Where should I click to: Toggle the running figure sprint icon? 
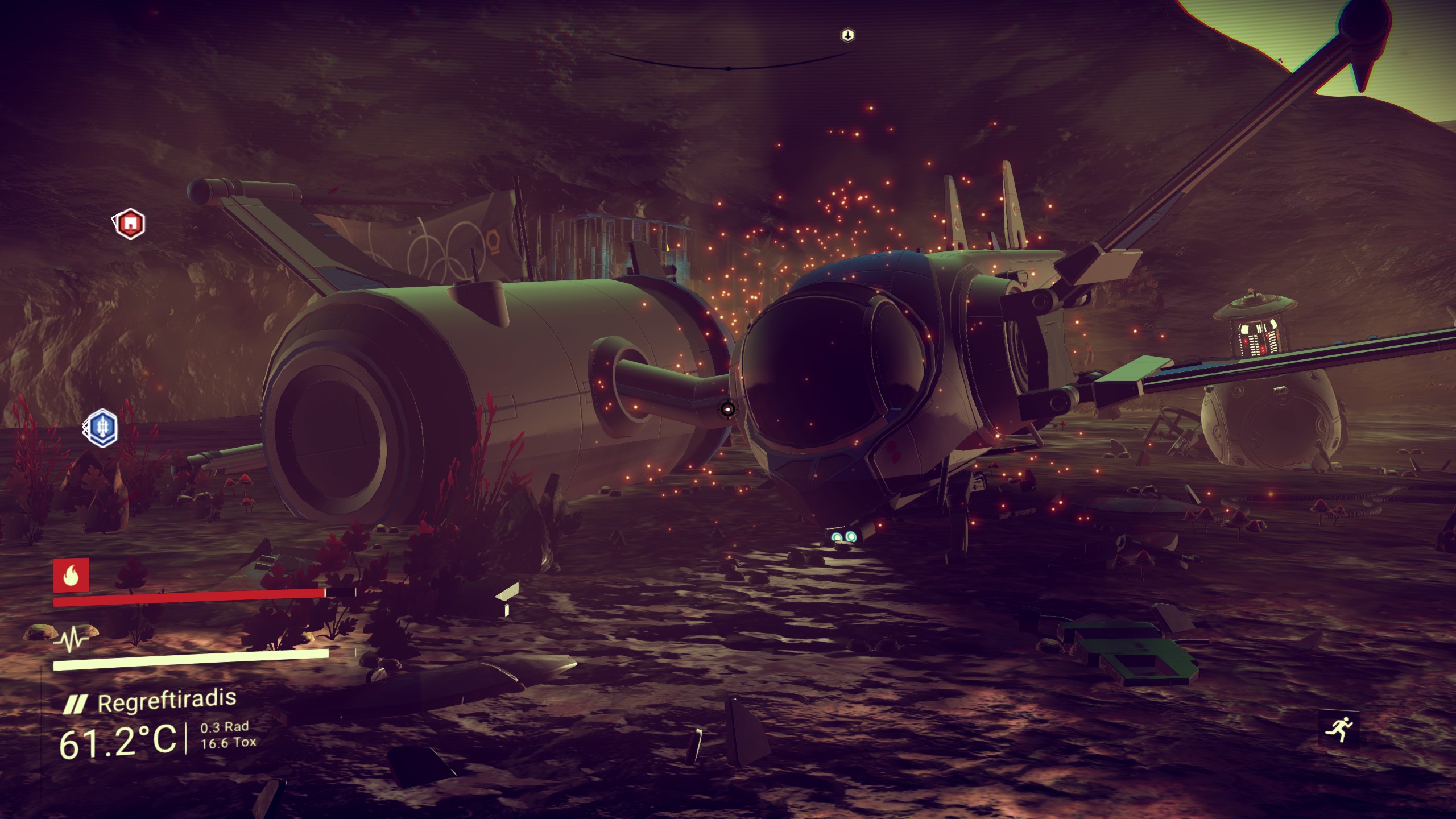click(1338, 729)
